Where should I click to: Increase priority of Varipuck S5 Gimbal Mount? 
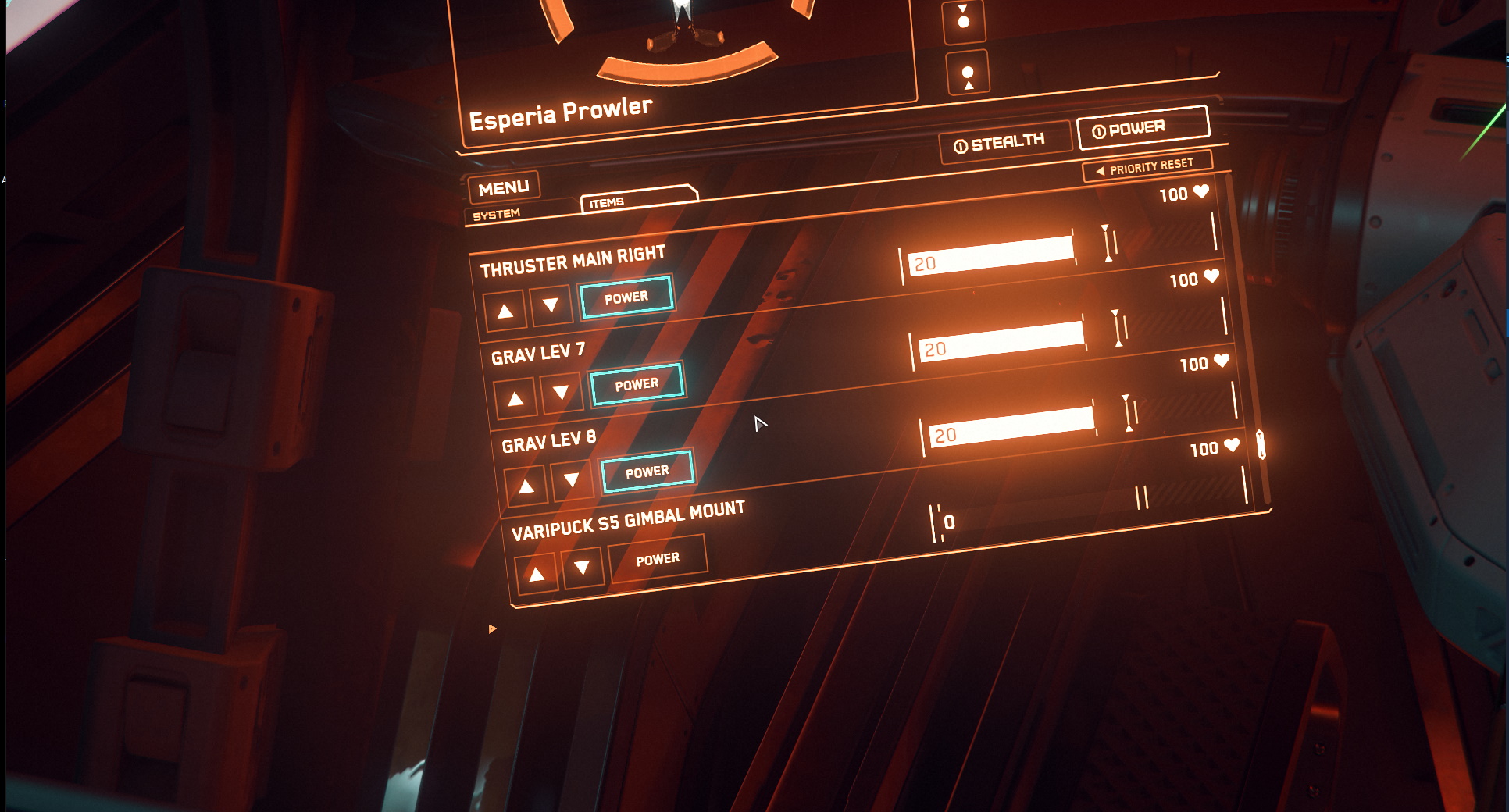point(537,572)
